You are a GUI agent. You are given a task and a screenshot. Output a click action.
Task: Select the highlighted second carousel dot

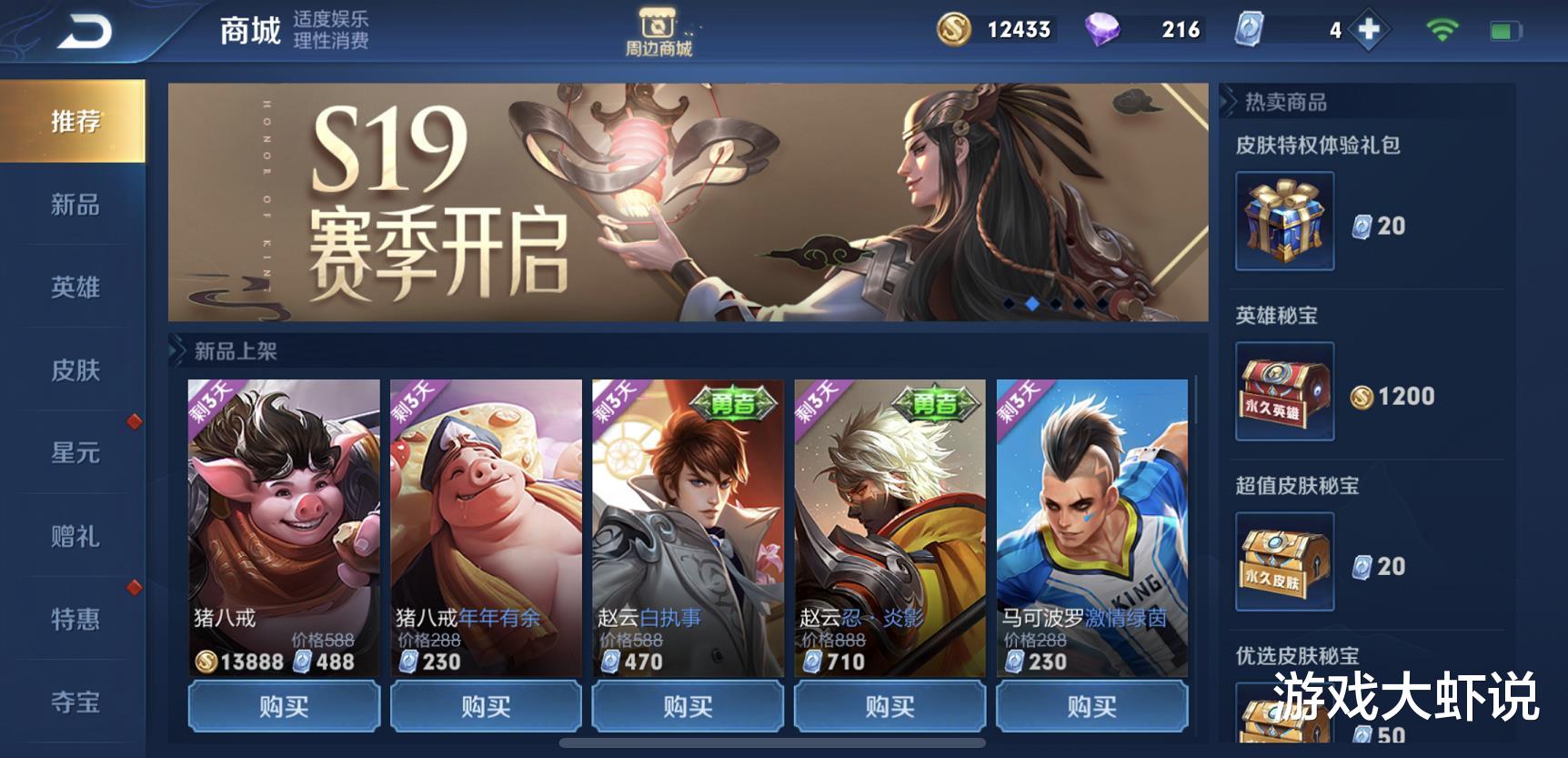click(x=1032, y=303)
